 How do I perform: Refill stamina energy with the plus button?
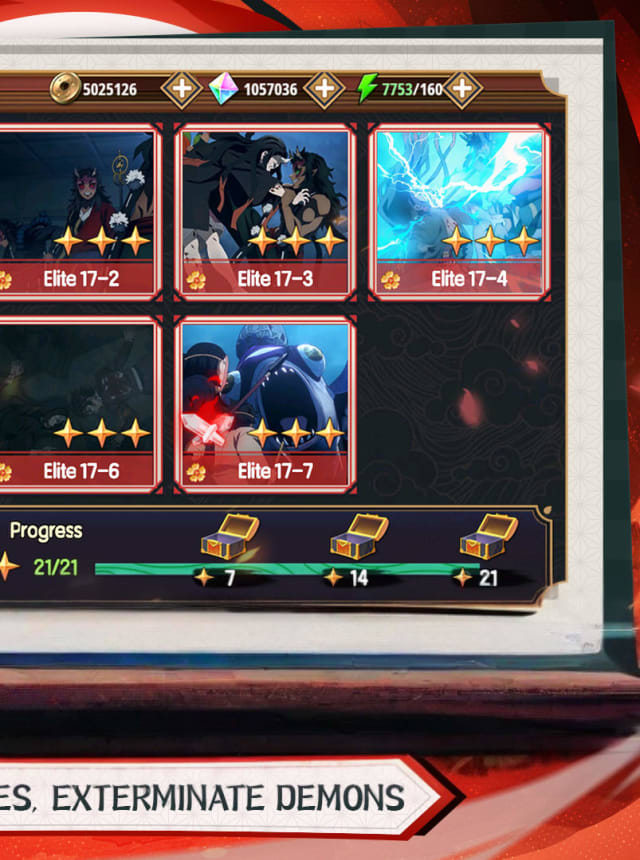pyautogui.click(x=461, y=89)
